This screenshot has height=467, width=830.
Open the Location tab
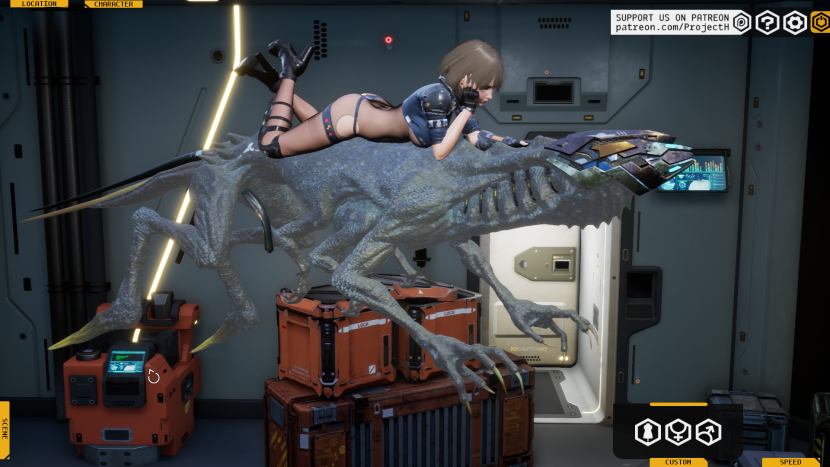pos(39,4)
